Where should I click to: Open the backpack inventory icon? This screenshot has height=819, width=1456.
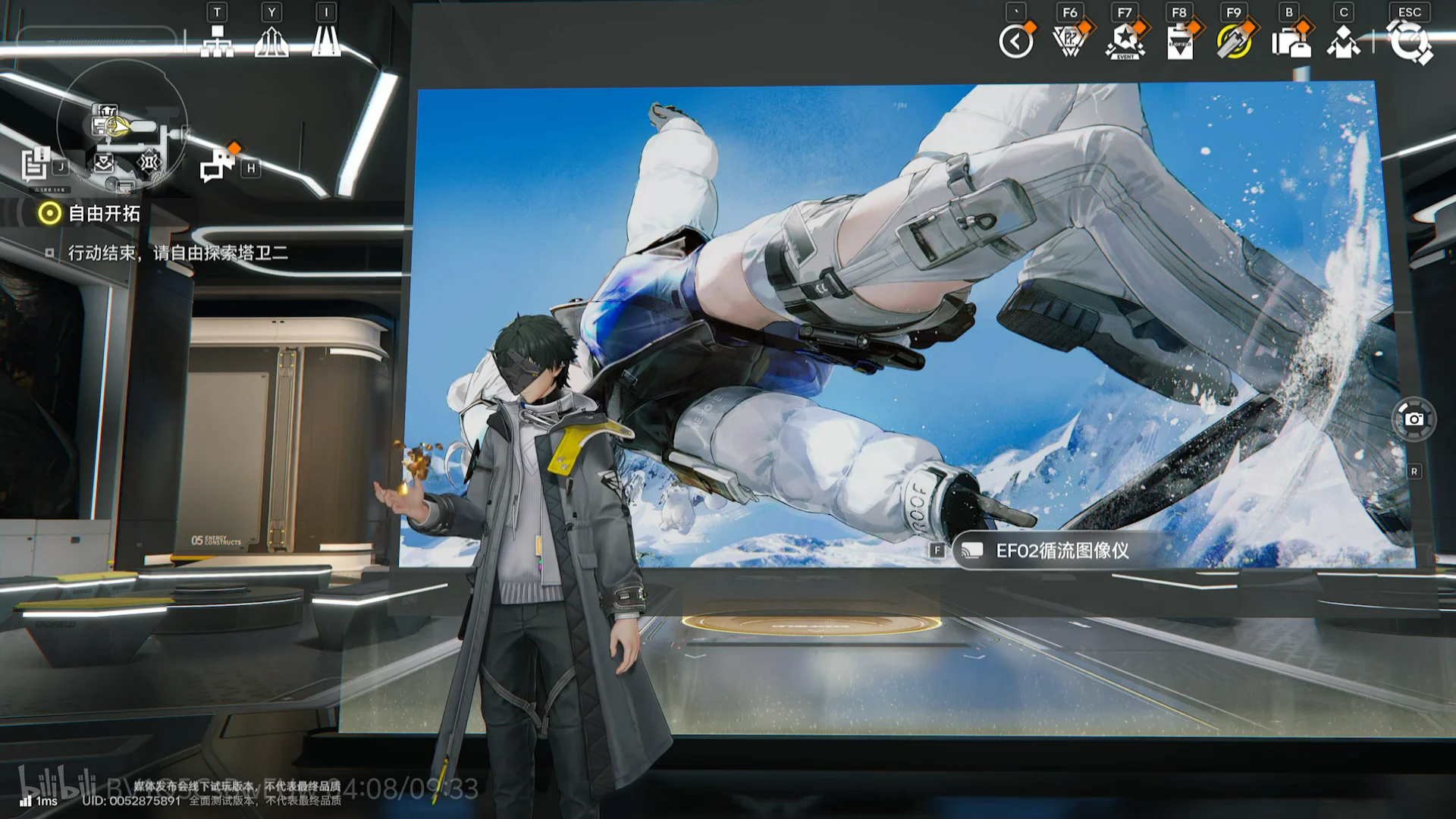point(1290,41)
